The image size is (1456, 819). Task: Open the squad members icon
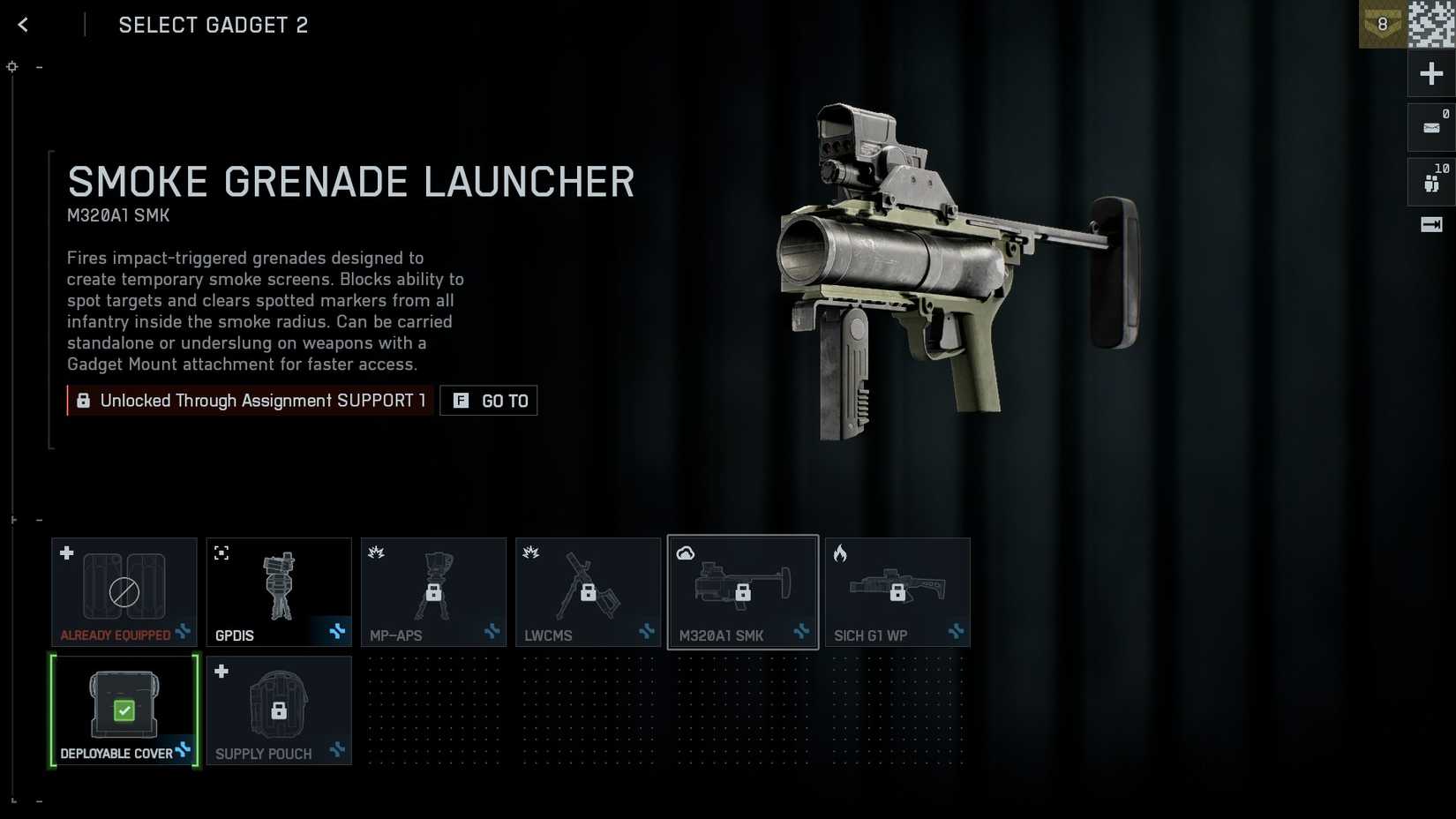1431,182
